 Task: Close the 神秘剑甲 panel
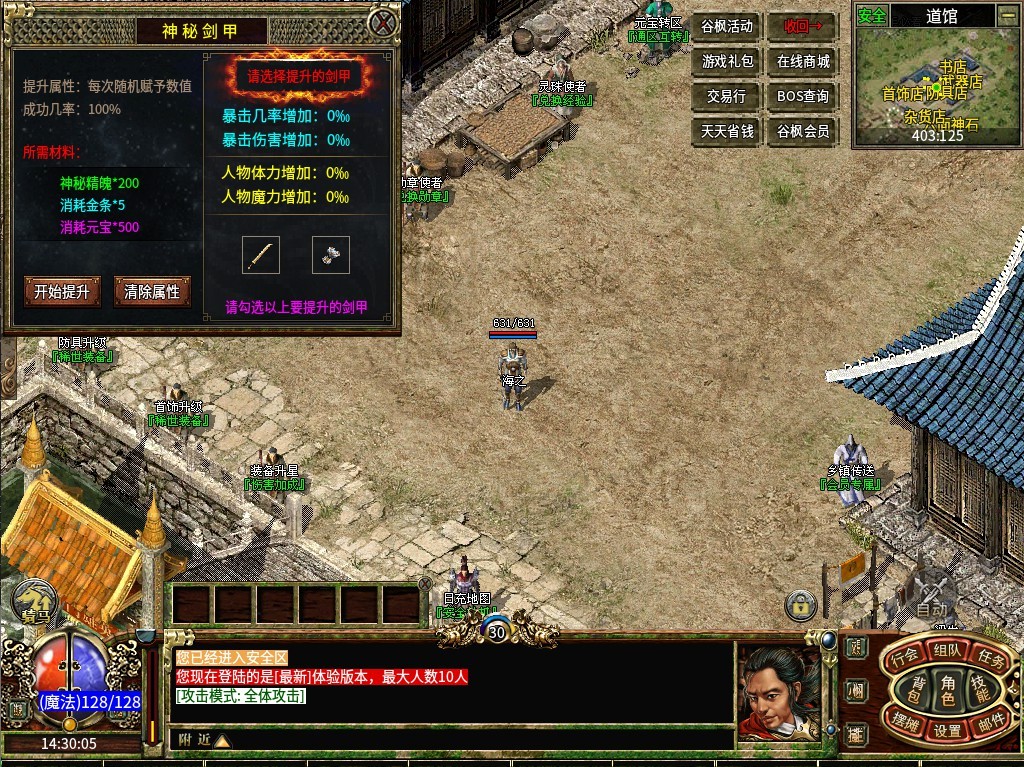click(383, 22)
